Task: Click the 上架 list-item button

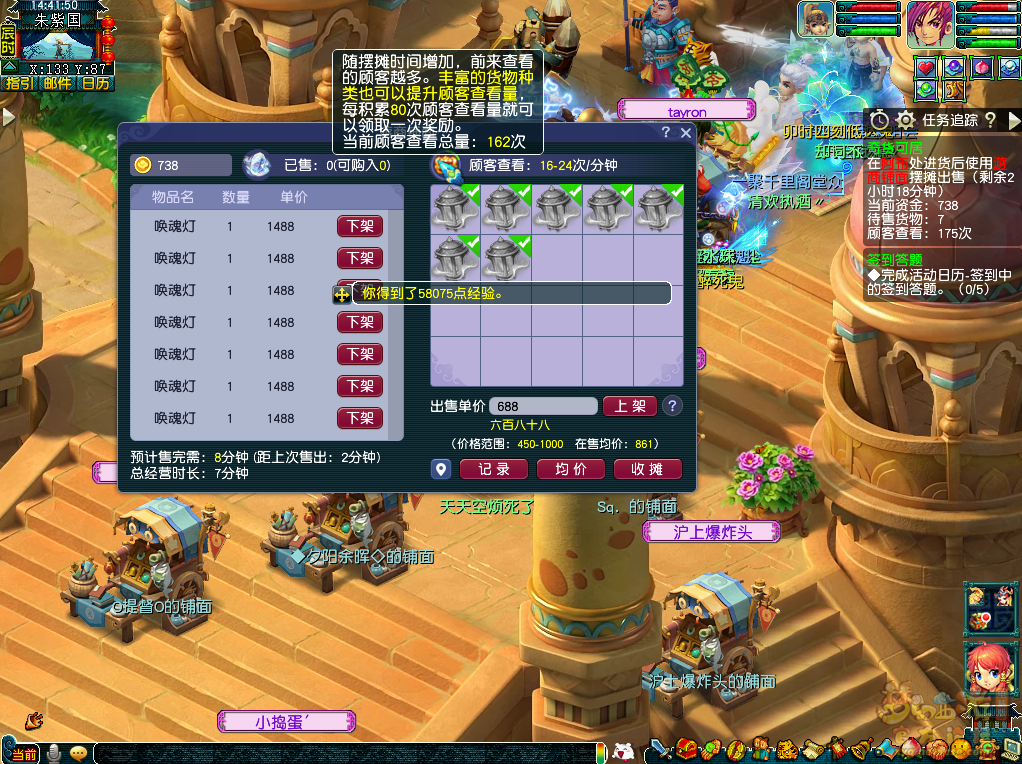Action: coord(629,406)
